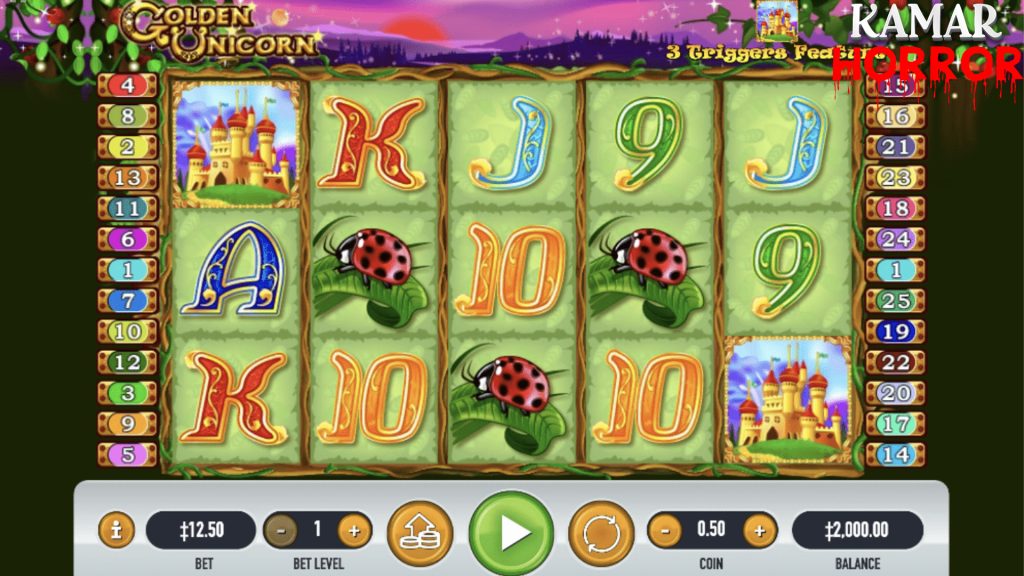
Task: Lower the coin value
Action: tap(664, 530)
